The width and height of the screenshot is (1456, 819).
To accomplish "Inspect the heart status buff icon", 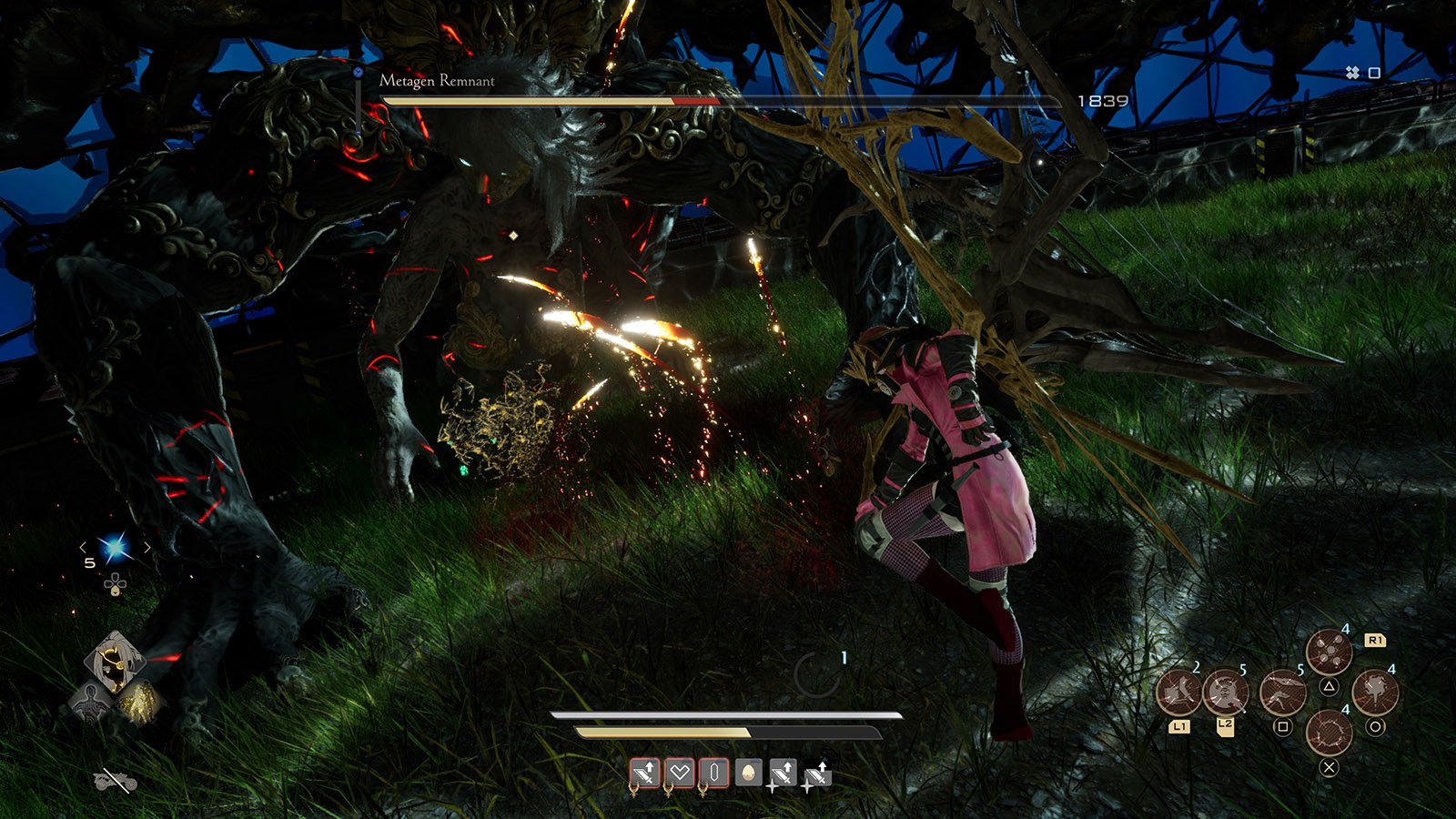I will [x=680, y=773].
